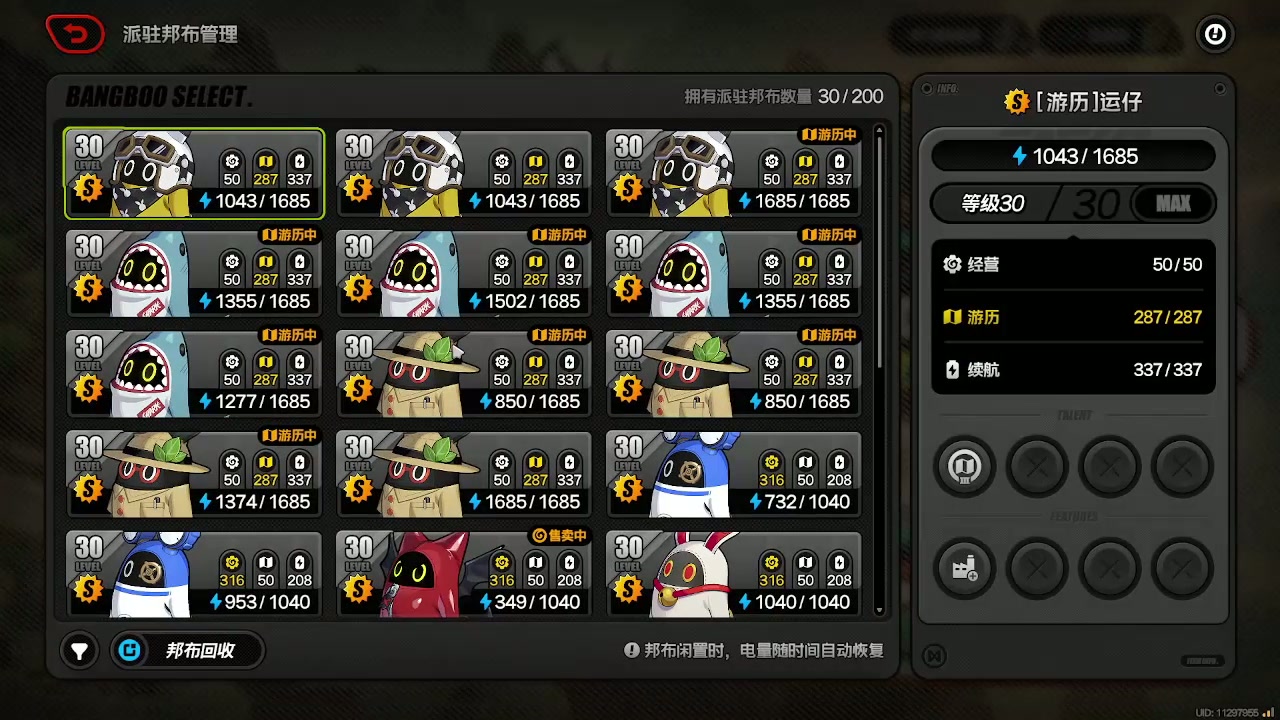1280x720 pixels.
Task: Pick the white rabbit Bangboo card
Action: [x=734, y=573]
